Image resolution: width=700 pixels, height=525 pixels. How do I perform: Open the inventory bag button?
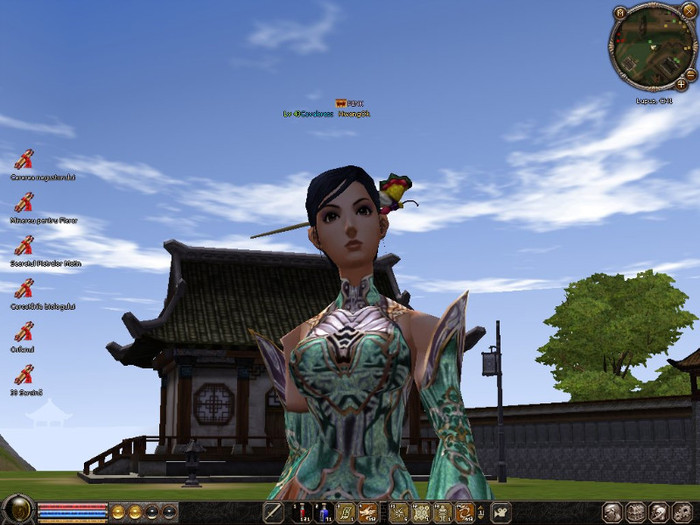click(634, 512)
